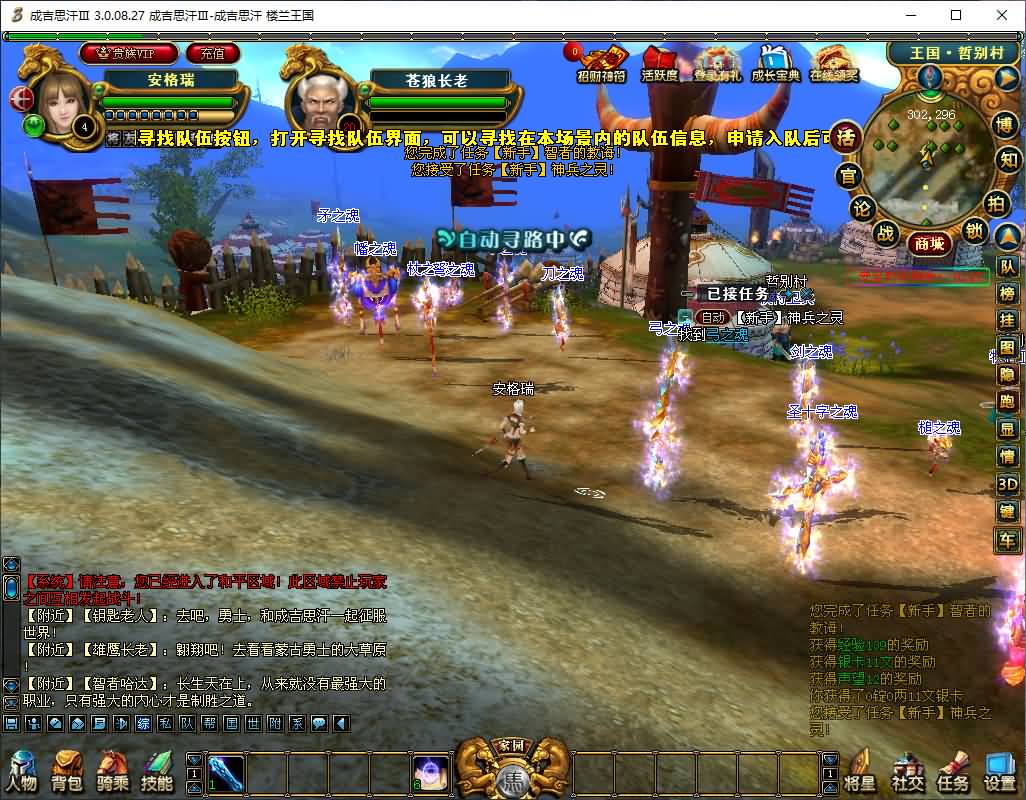Claim the 在线领奖 online reward
The width and height of the screenshot is (1026, 800).
[834, 63]
